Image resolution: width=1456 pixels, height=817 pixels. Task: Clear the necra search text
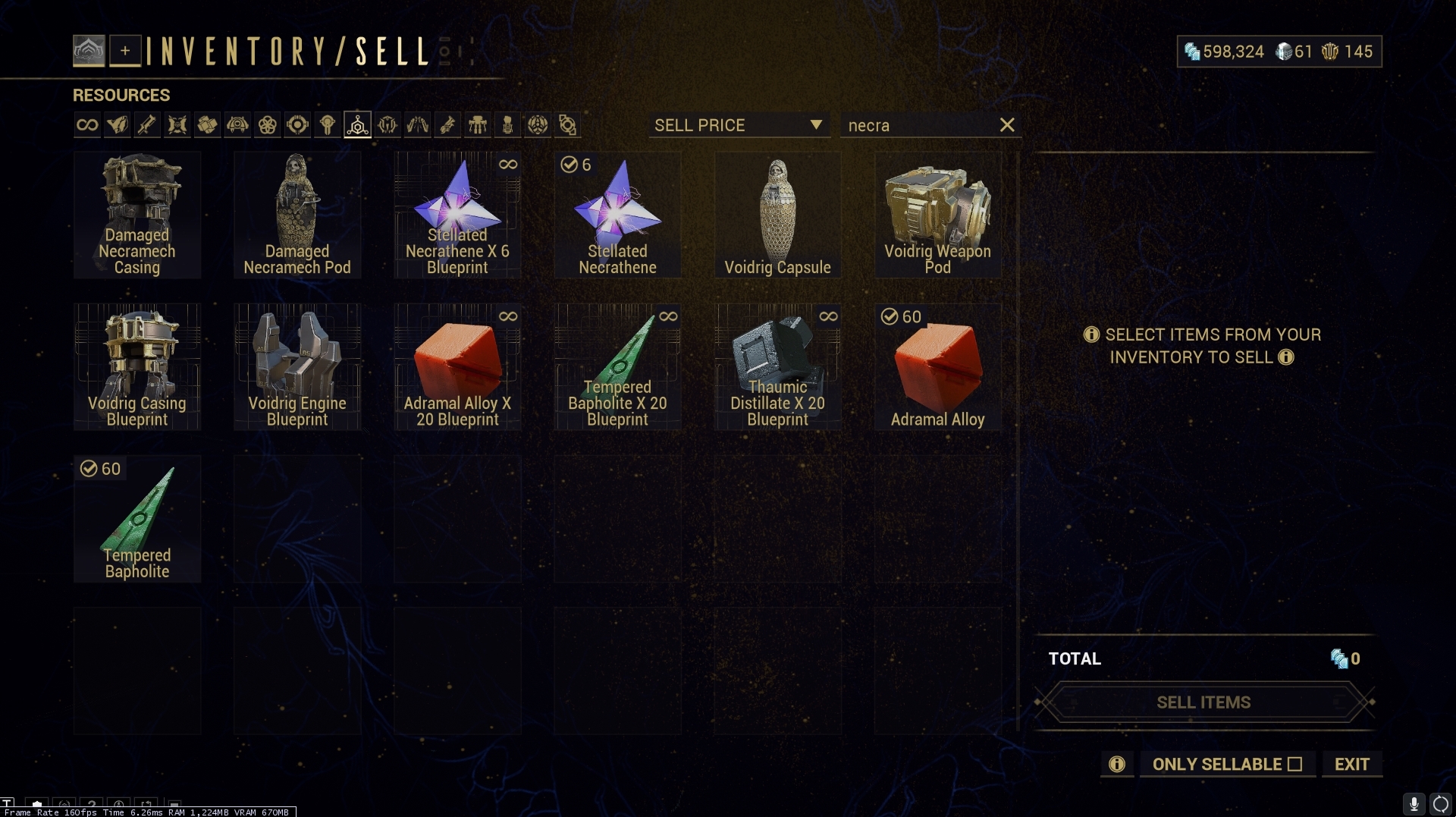coord(1006,125)
